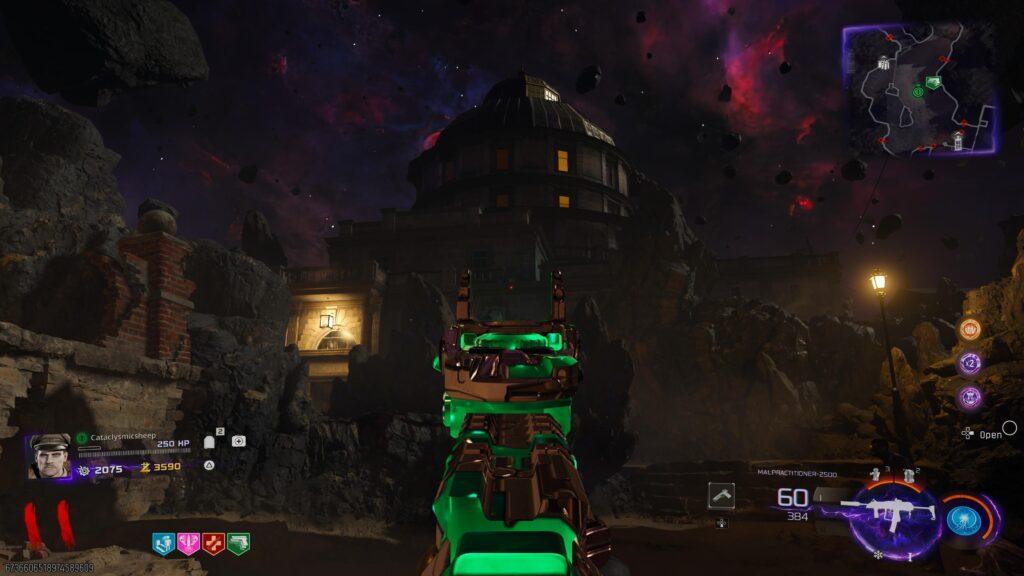Click the white armor plate icon

210,441
